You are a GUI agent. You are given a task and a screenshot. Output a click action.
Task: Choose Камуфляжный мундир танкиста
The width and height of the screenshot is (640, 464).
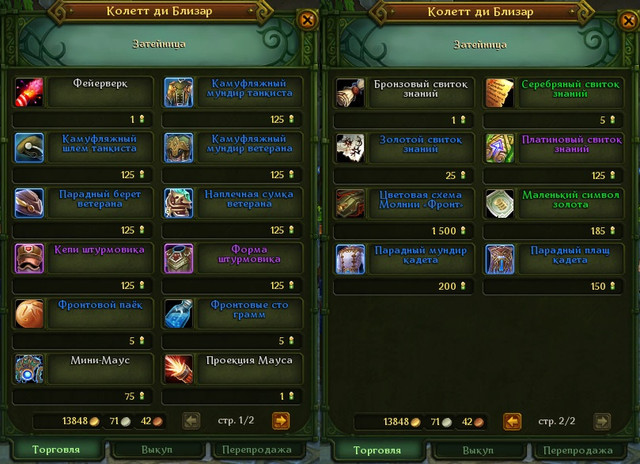click(180, 93)
